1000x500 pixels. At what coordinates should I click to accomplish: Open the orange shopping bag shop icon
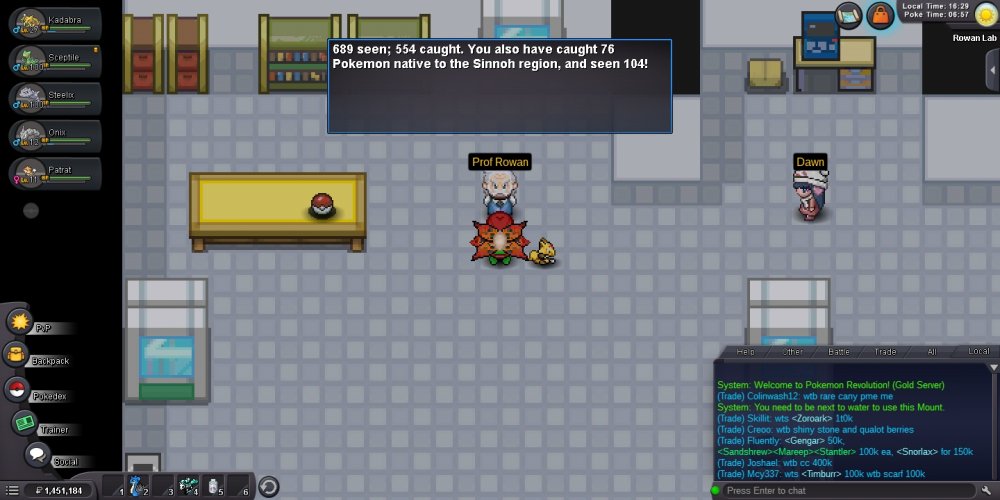pos(880,14)
